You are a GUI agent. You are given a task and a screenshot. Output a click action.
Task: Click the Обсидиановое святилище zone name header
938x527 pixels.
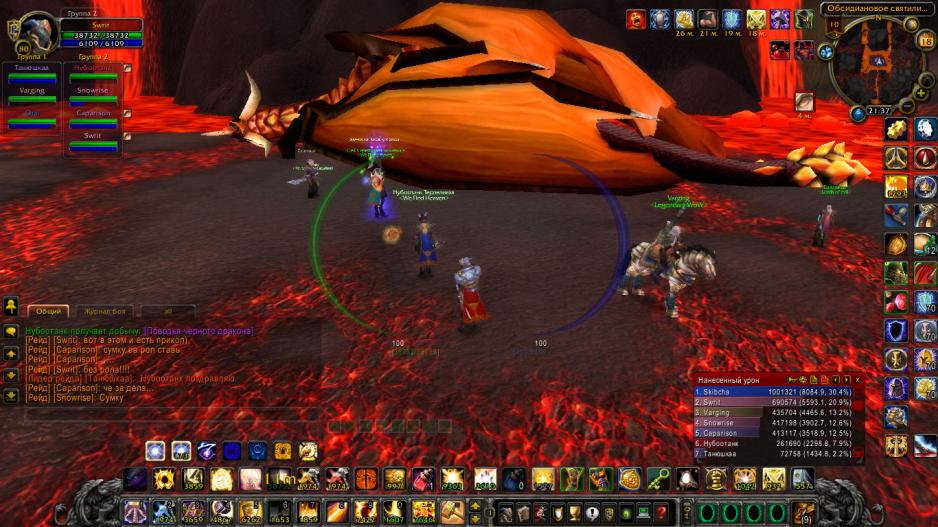point(877,9)
